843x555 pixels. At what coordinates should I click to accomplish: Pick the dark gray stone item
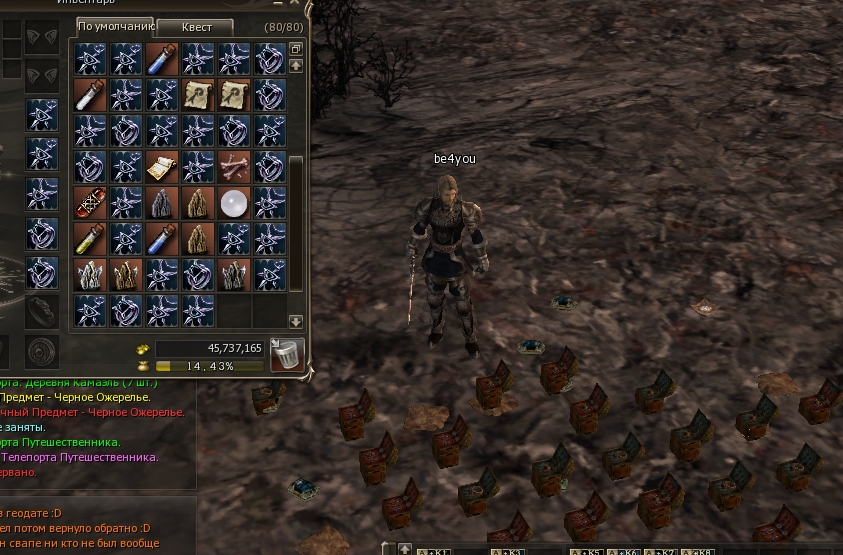click(x=161, y=203)
